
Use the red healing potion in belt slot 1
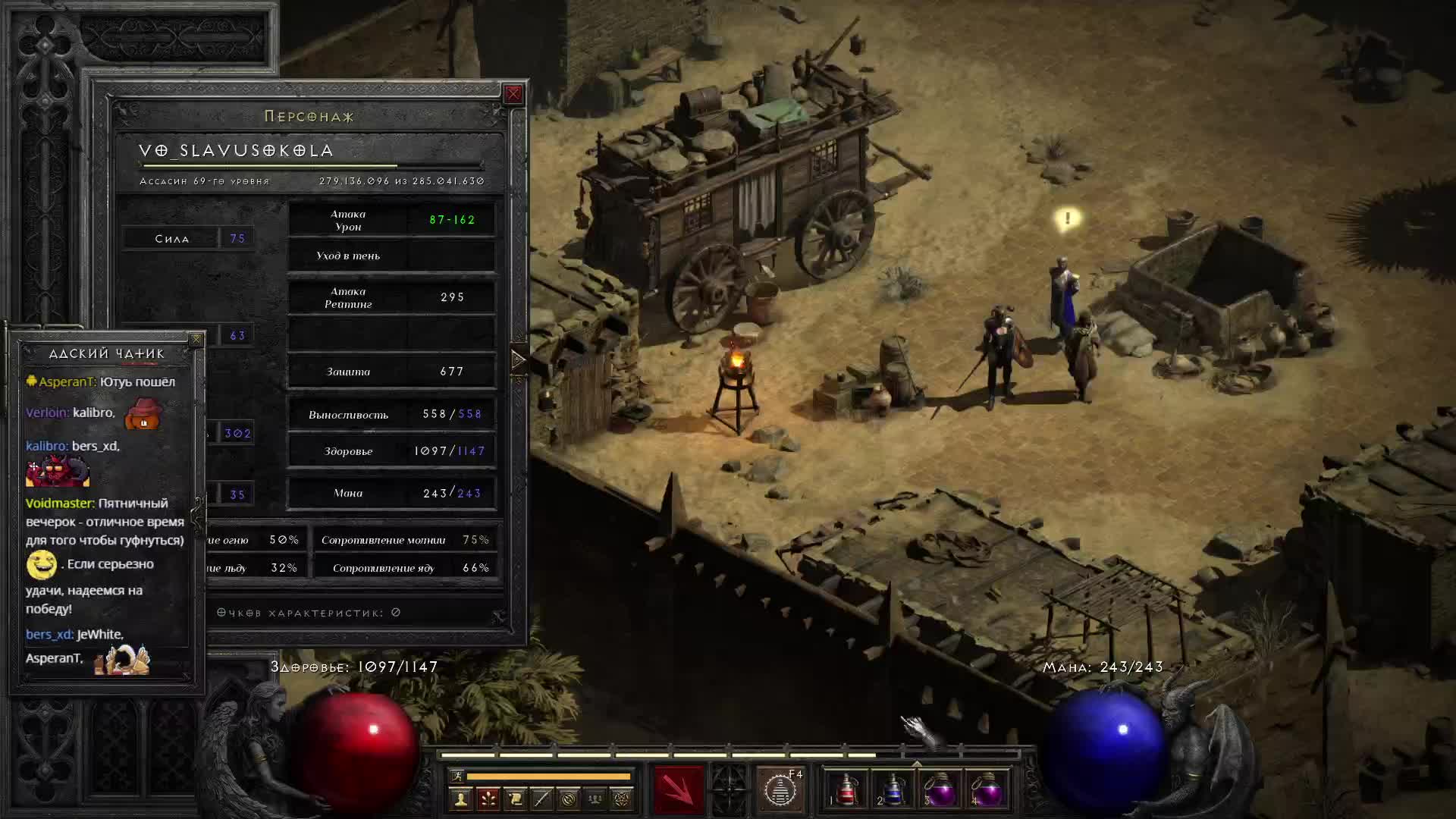tap(846, 790)
